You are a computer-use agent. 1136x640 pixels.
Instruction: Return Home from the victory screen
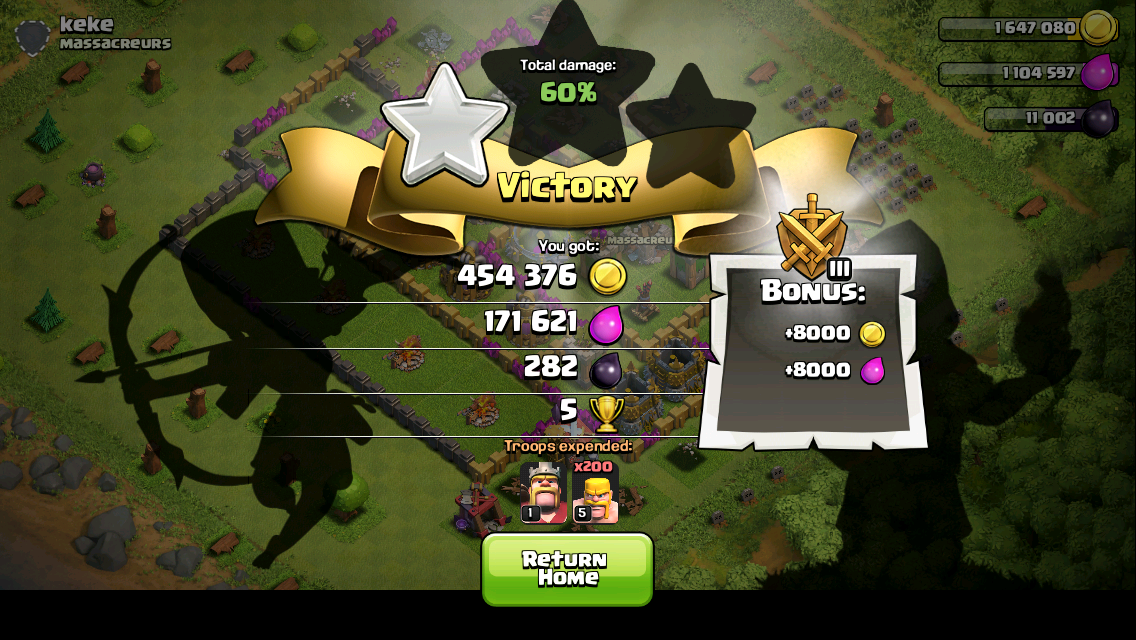pyautogui.click(x=567, y=568)
